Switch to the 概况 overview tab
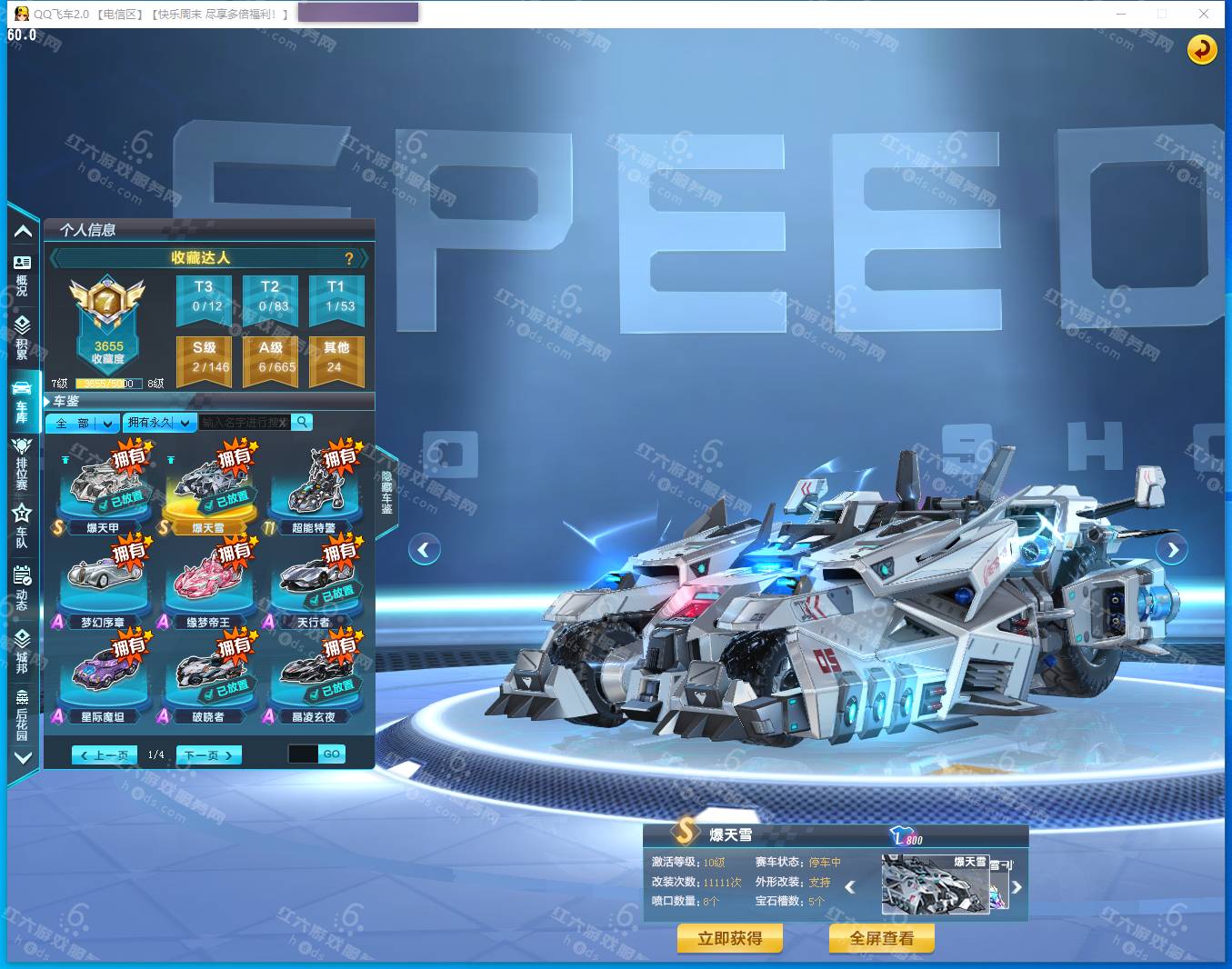 click(22, 274)
